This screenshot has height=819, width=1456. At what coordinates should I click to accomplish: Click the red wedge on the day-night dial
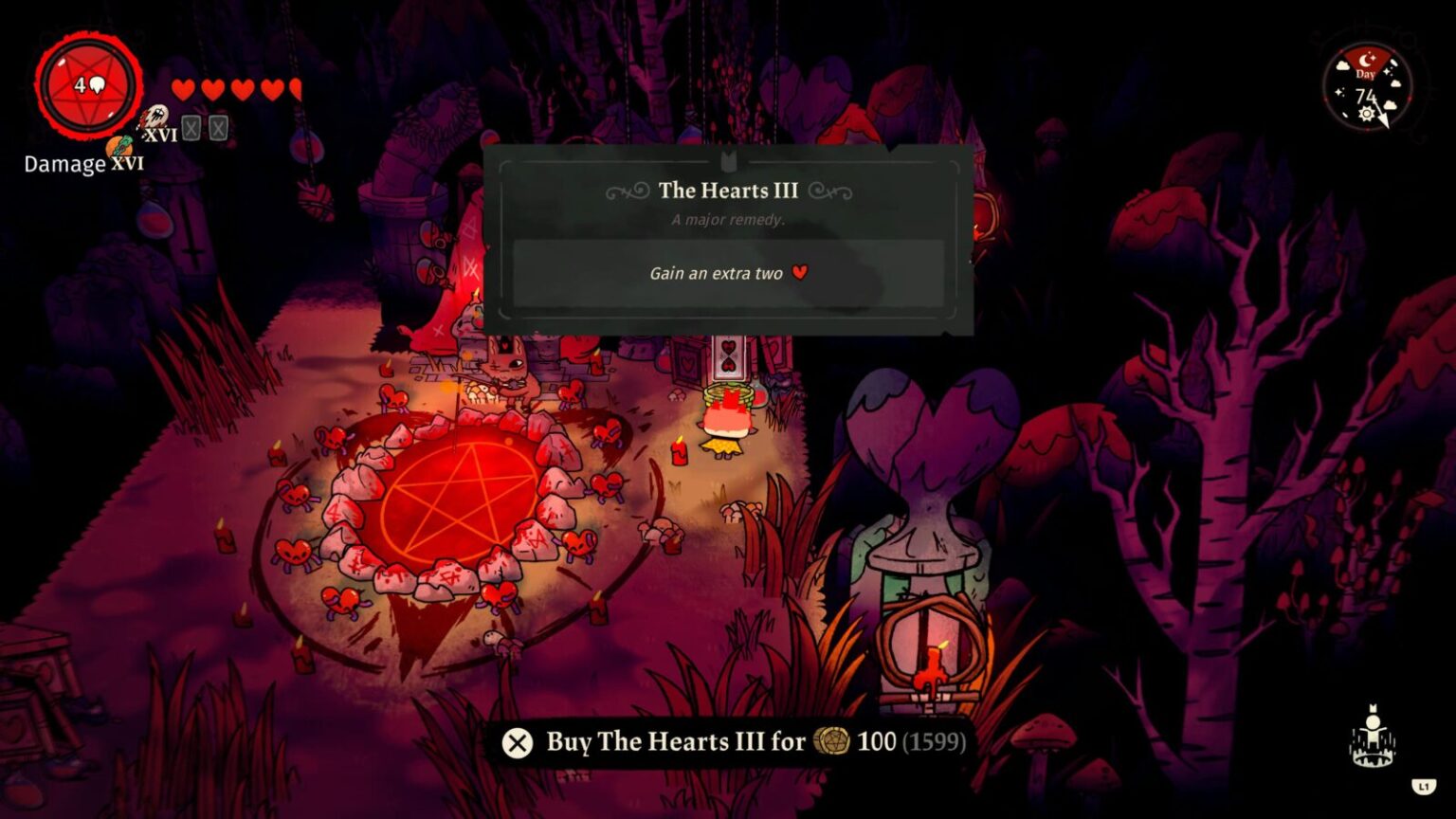pyautogui.click(x=1356, y=59)
